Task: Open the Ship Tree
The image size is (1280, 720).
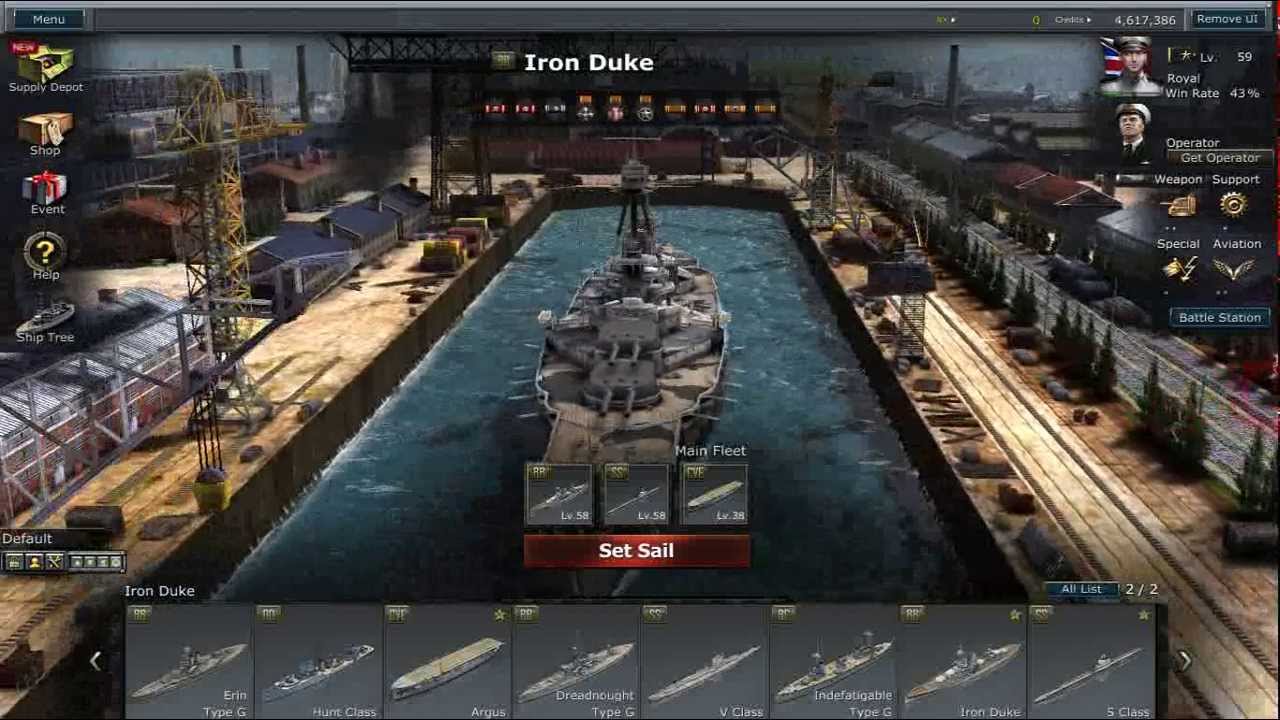Action: click(x=45, y=320)
